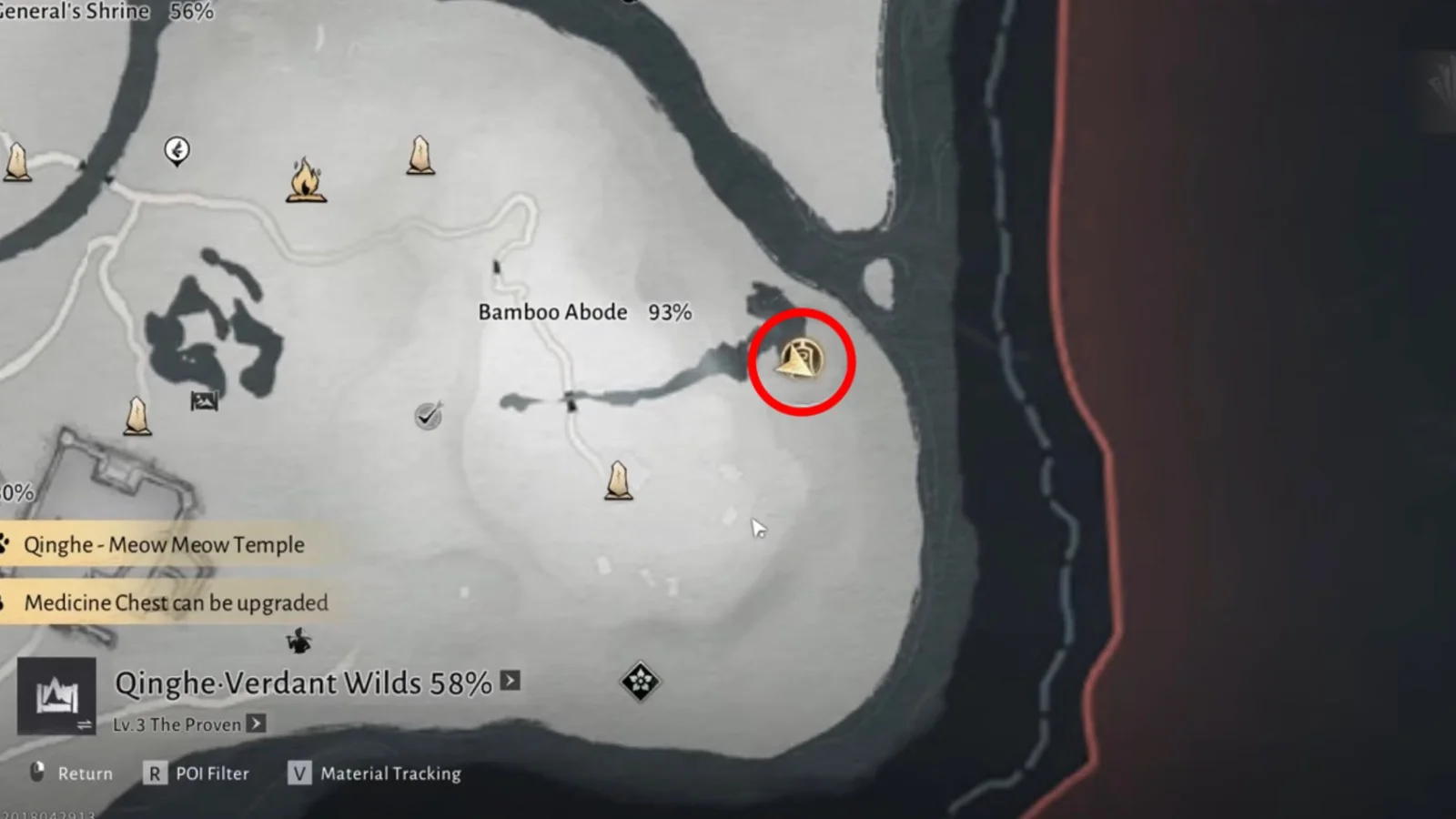Click the campfire map marker

coord(306,180)
